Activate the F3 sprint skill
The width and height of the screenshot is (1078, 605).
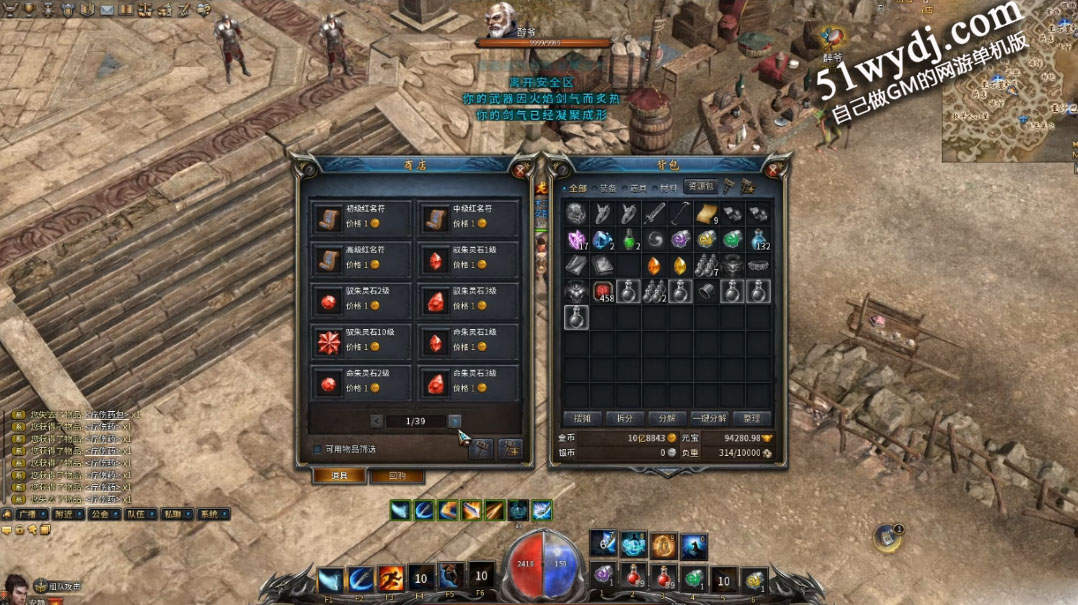390,579
